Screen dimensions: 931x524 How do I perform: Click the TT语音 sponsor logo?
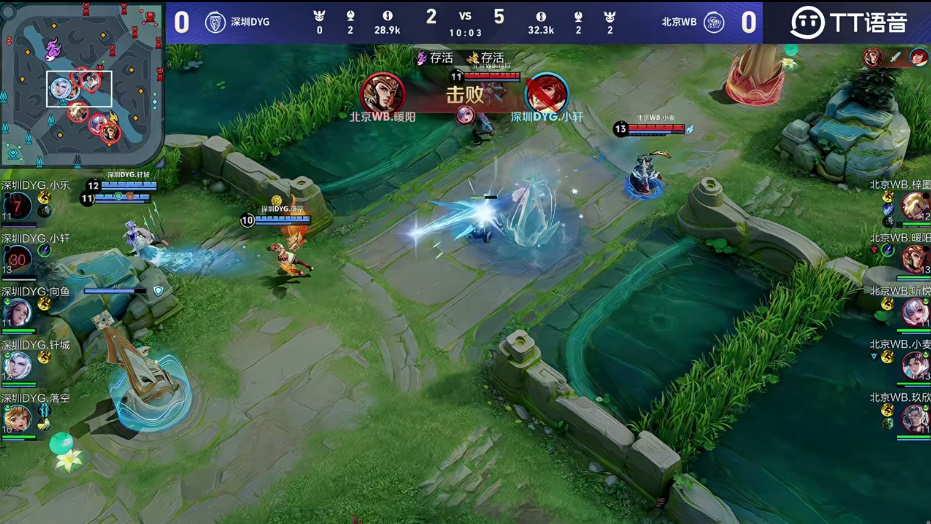(x=848, y=22)
